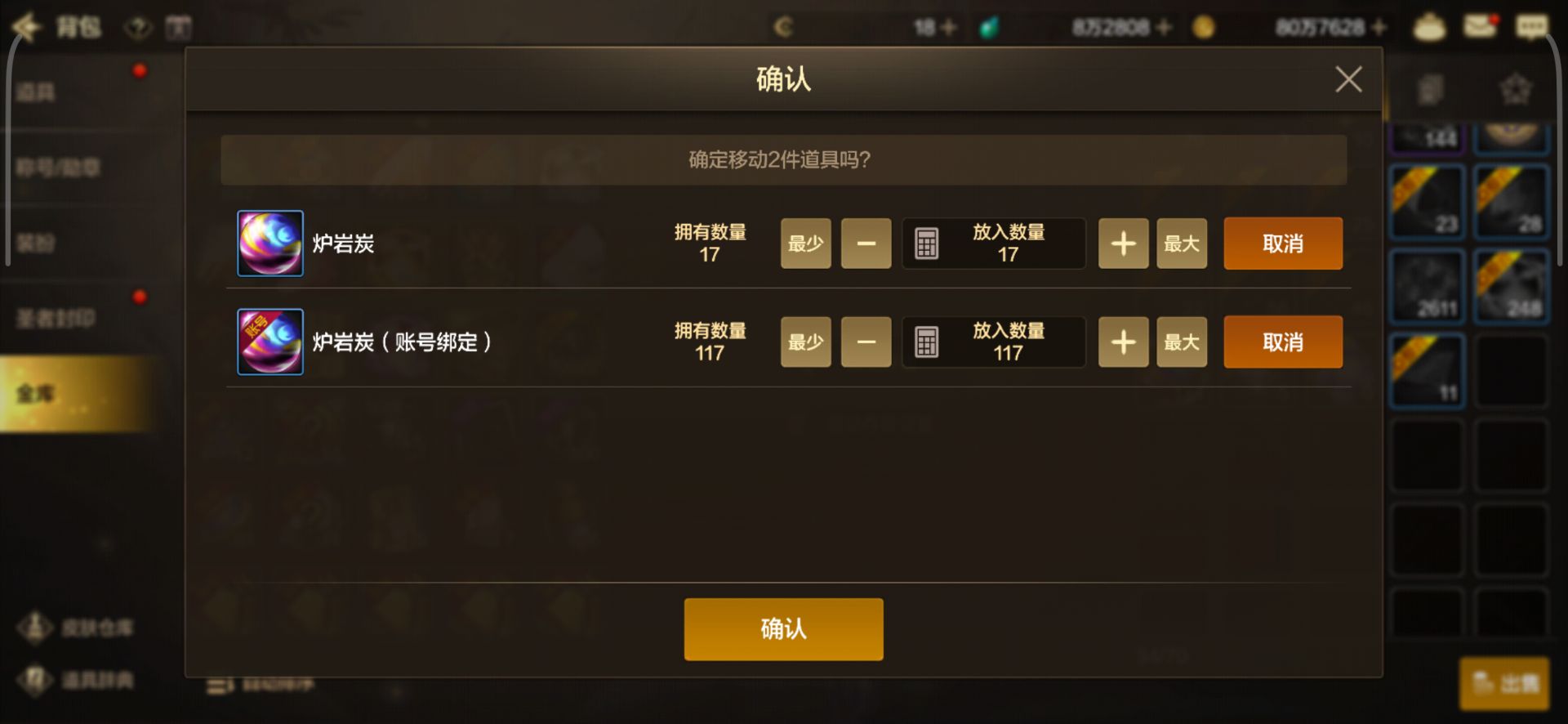
Task: Open the mail icon in the top bar
Action: click(1479, 26)
